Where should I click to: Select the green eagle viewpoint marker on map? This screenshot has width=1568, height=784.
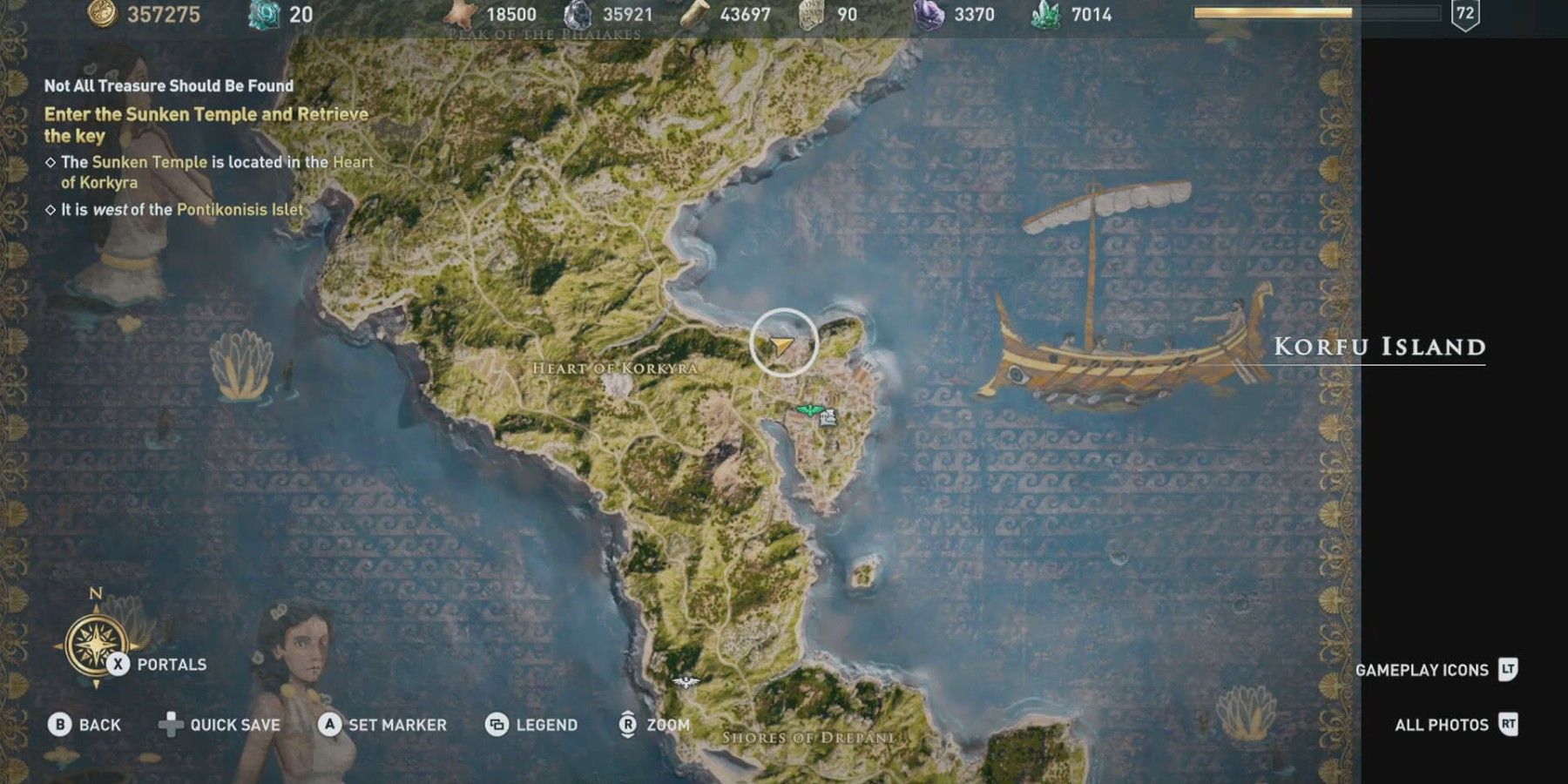point(810,409)
